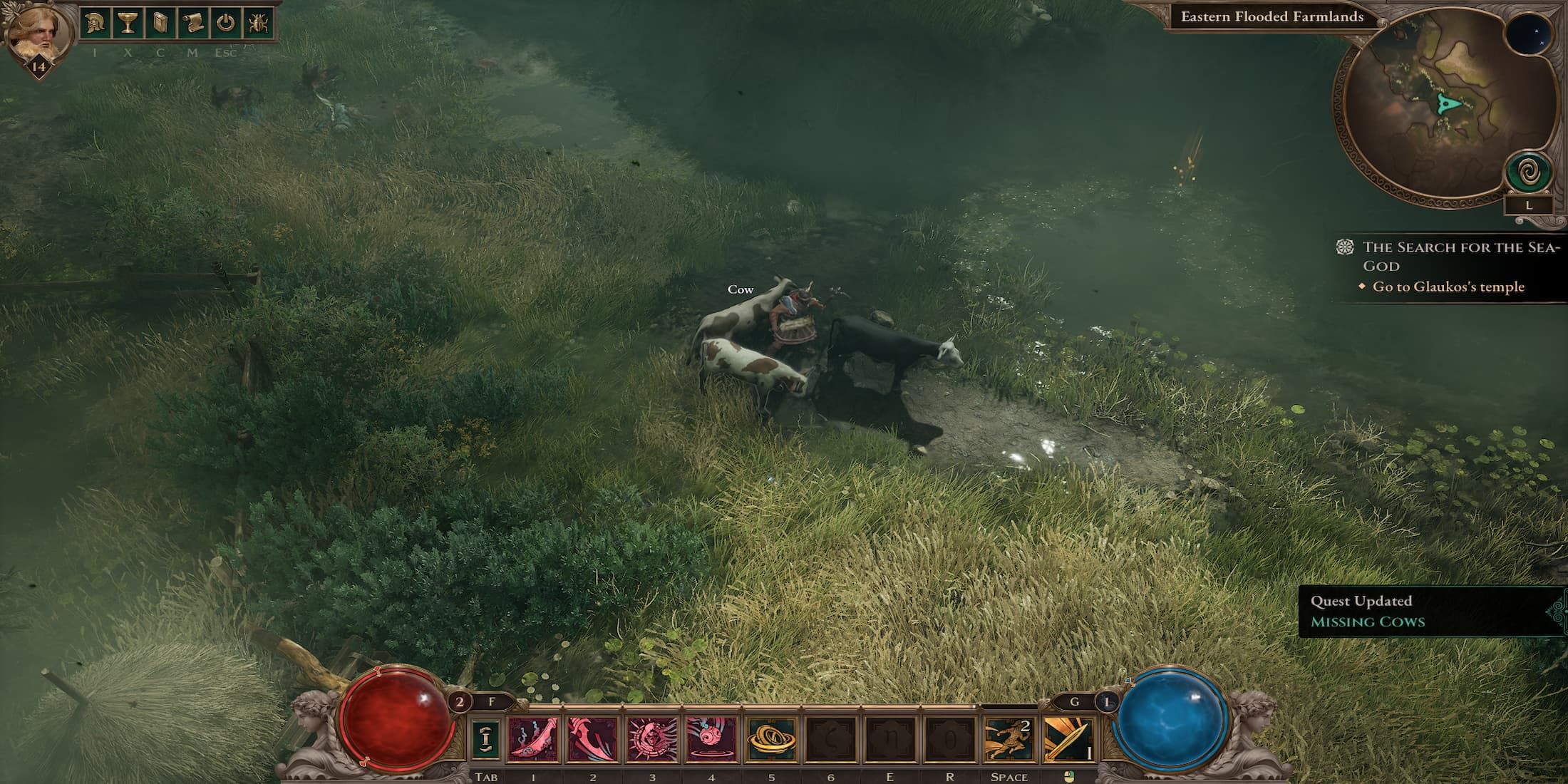Click the green spiral button beside minimap
Image resolution: width=1568 pixels, height=784 pixels.
click(1527, 173)
